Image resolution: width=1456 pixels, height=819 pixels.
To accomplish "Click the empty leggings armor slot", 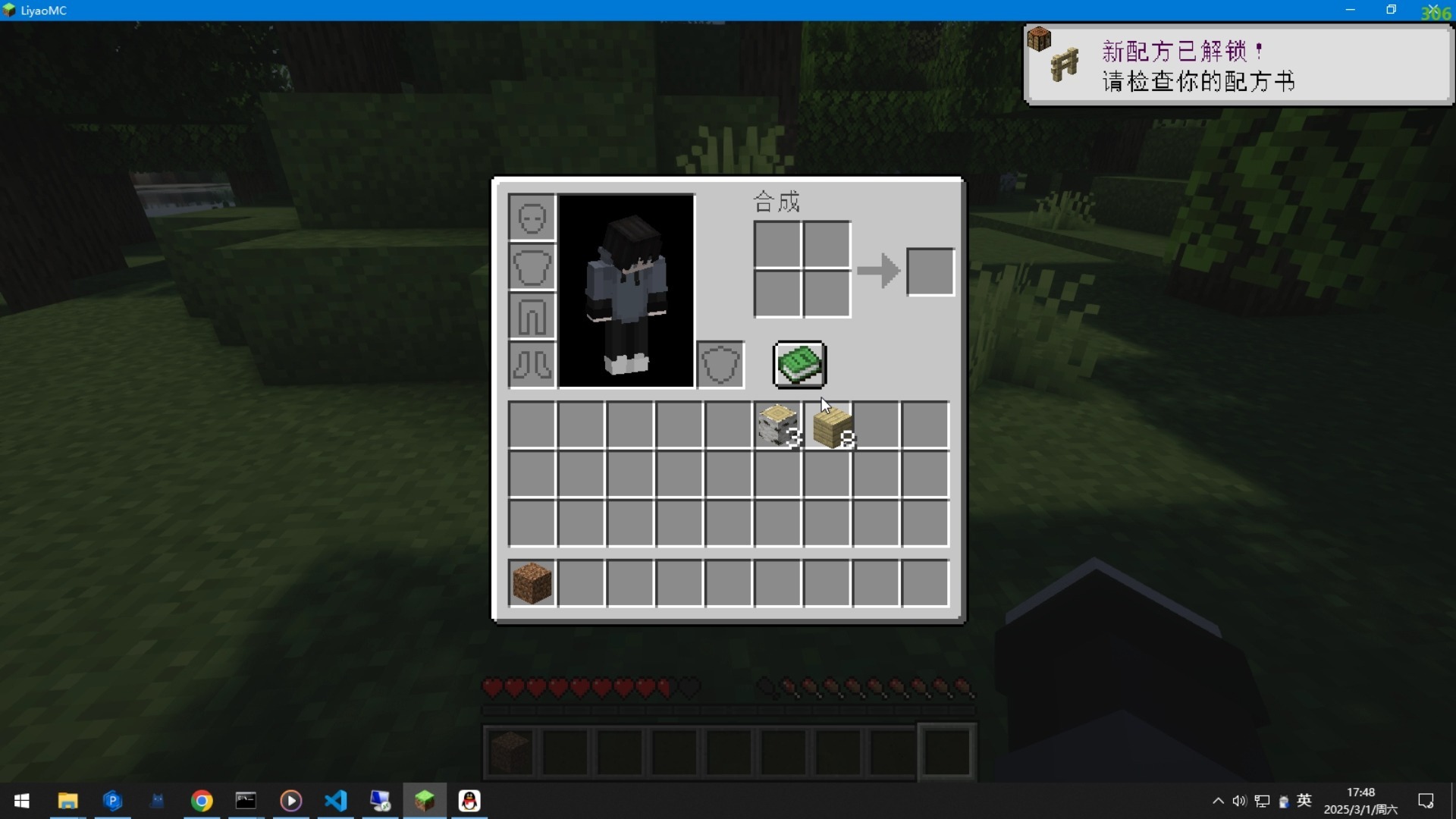I will tap(531, 317).
